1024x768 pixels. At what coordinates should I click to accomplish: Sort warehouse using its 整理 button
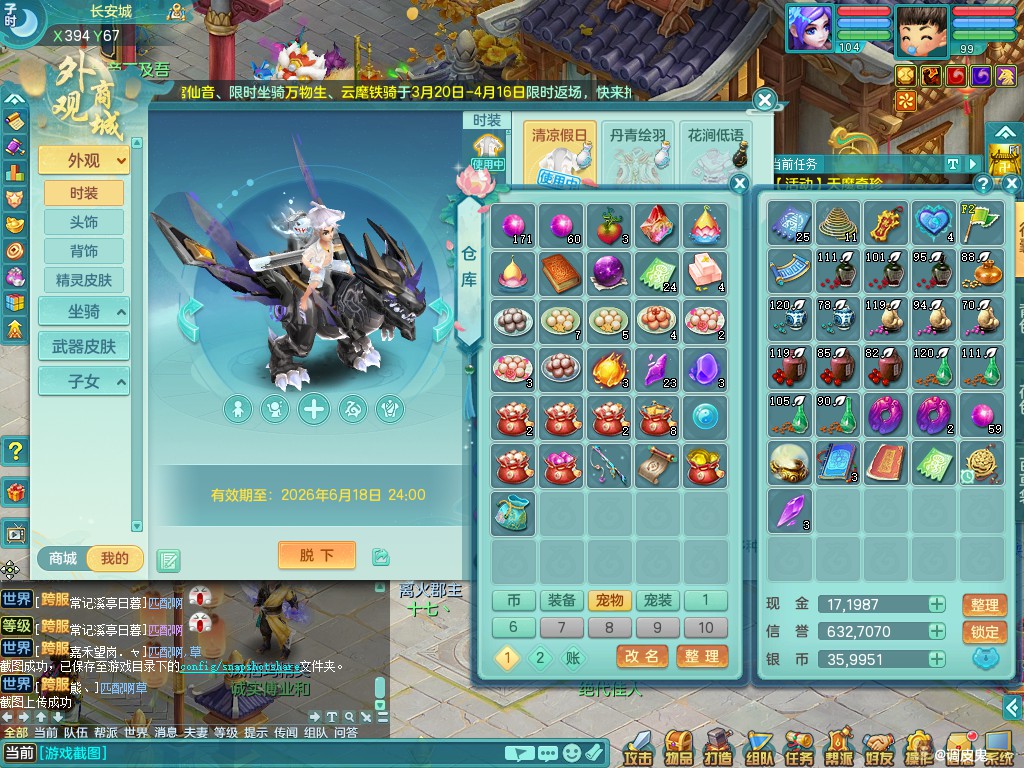pos(701,656)
